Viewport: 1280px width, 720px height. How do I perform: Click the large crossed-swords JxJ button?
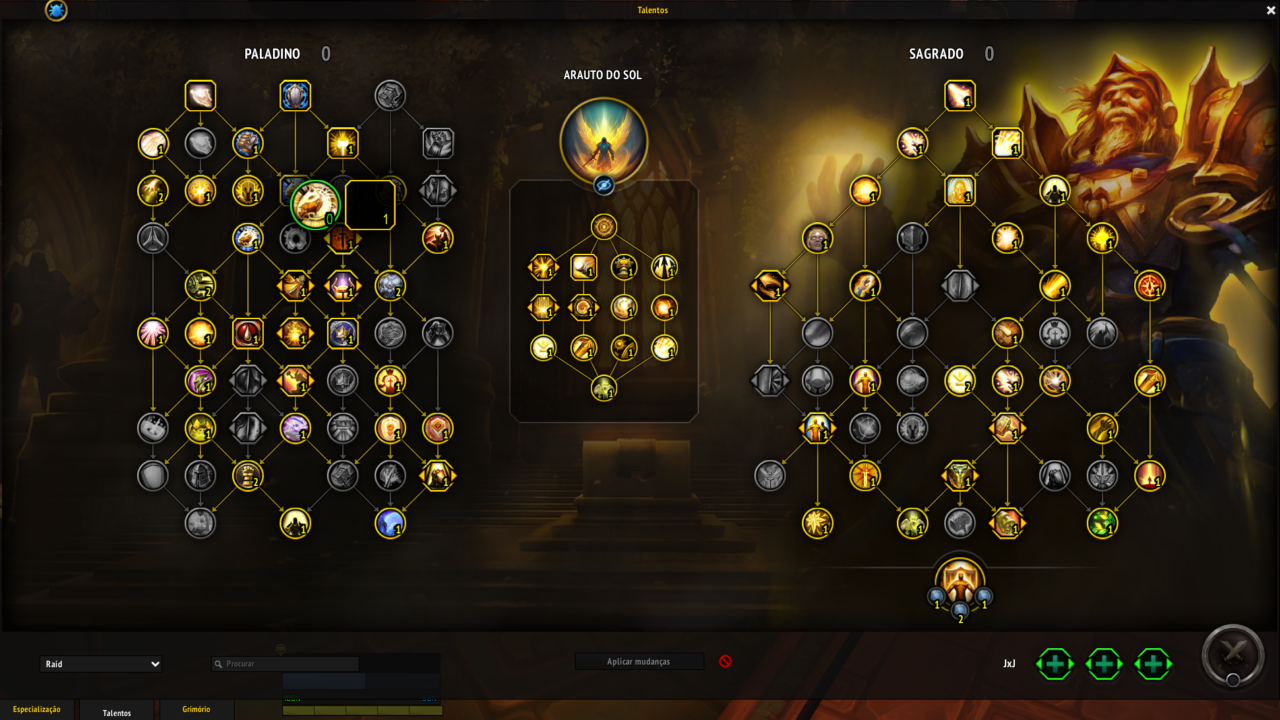[1233, 656]
